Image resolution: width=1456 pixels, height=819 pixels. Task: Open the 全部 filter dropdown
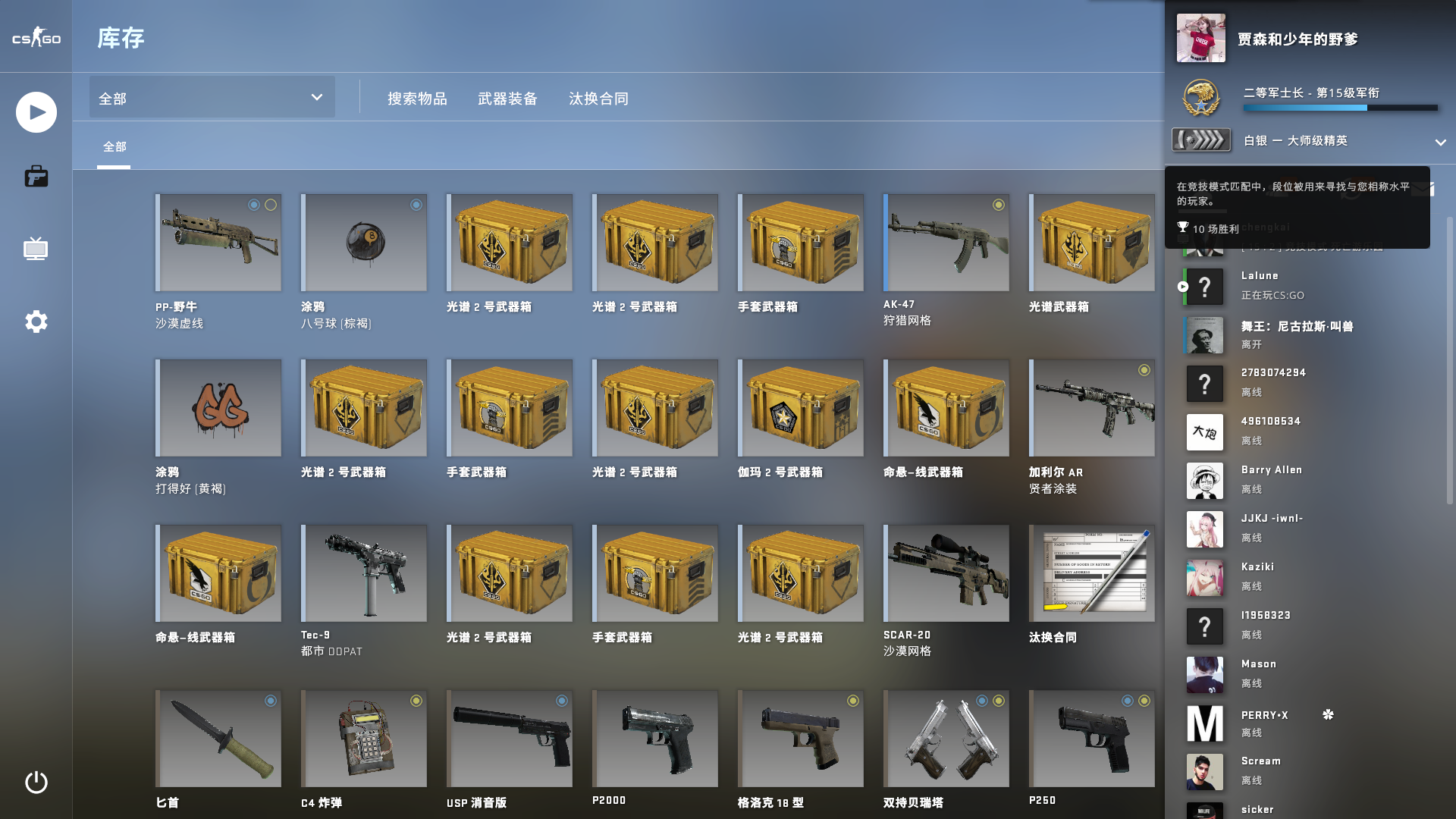[211, 97]
